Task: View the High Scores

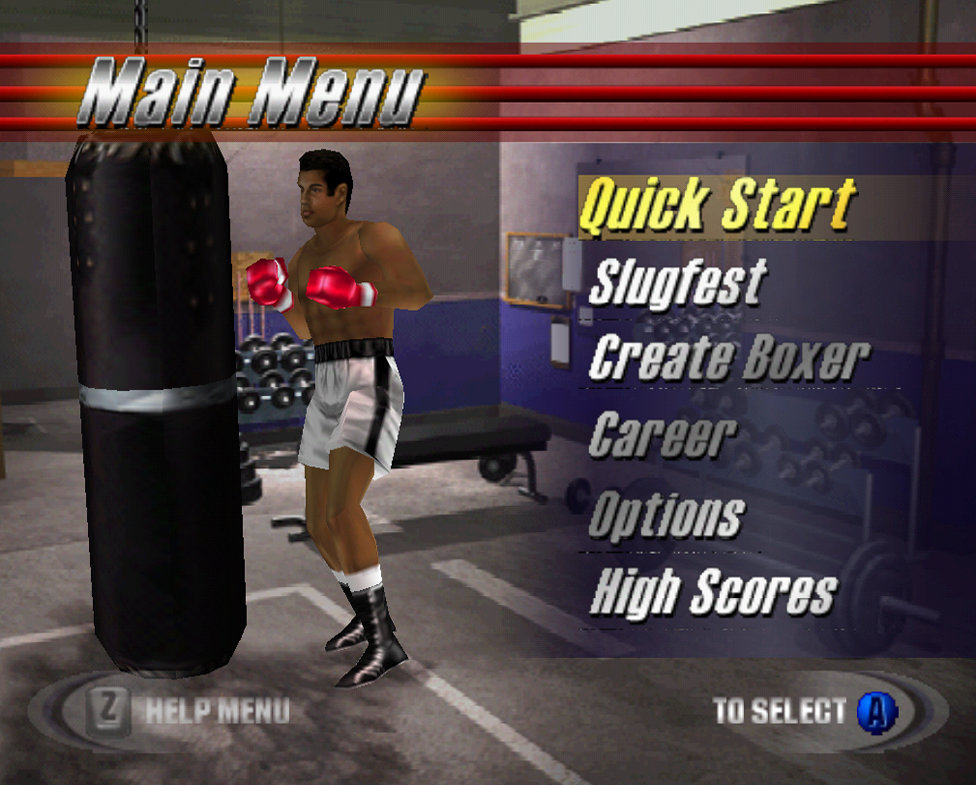Action: [712, 591]
